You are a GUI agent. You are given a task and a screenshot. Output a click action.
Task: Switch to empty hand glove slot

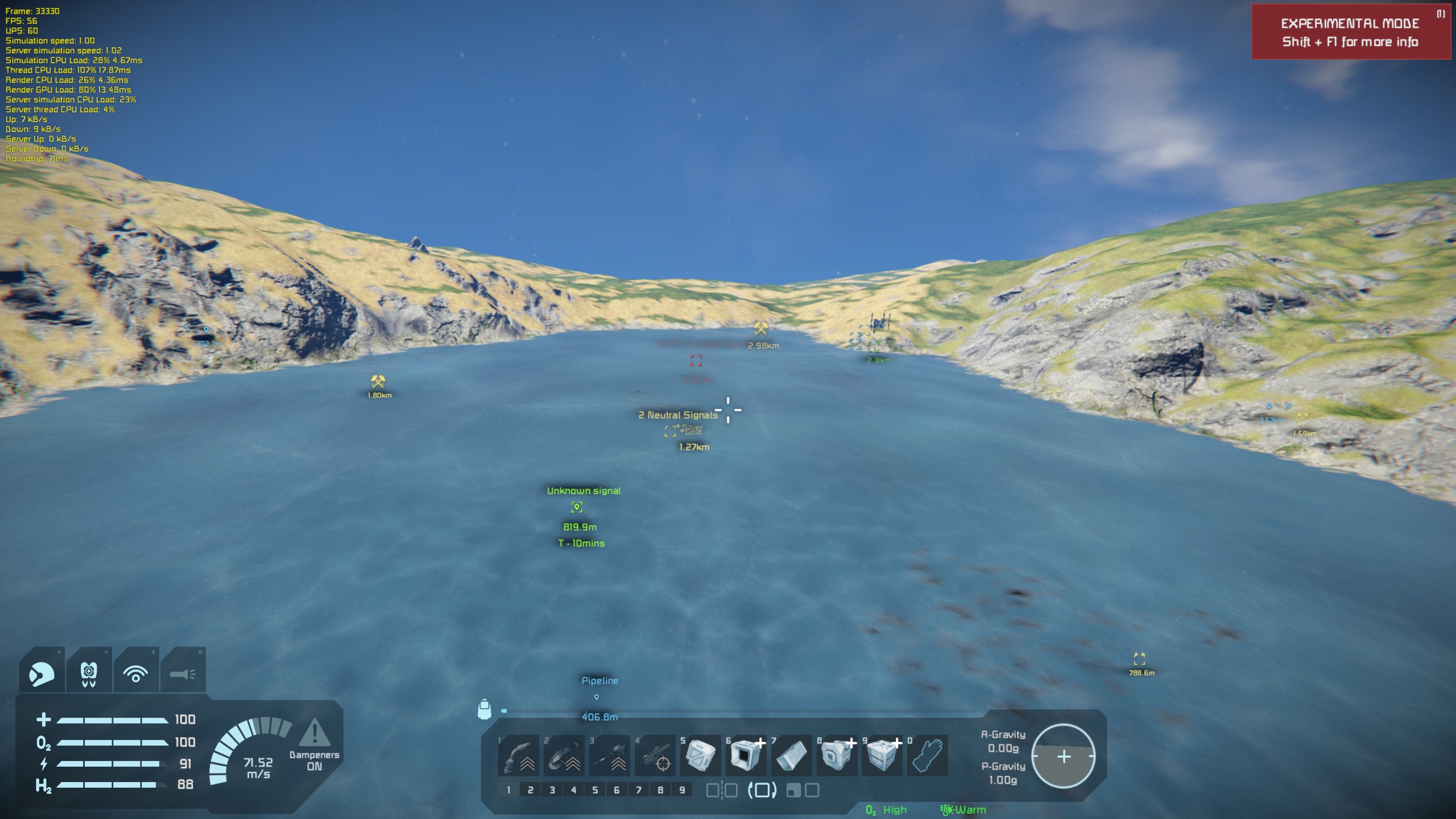pyautogui.click(x=928, y=756)
